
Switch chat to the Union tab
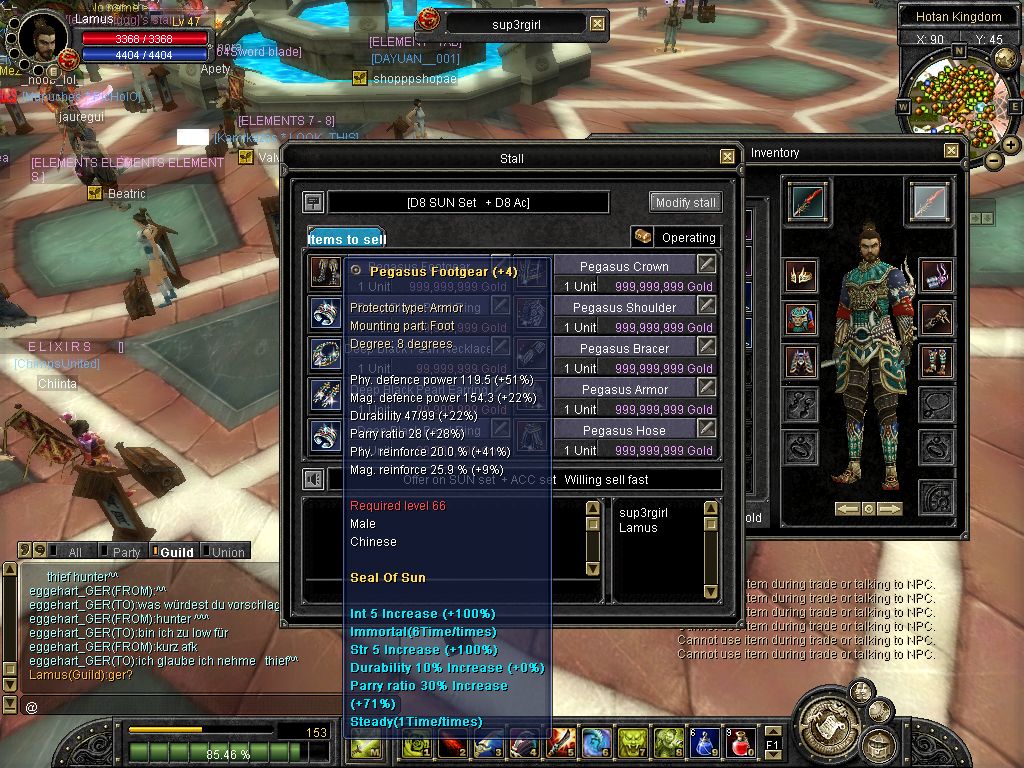point(225,552)
